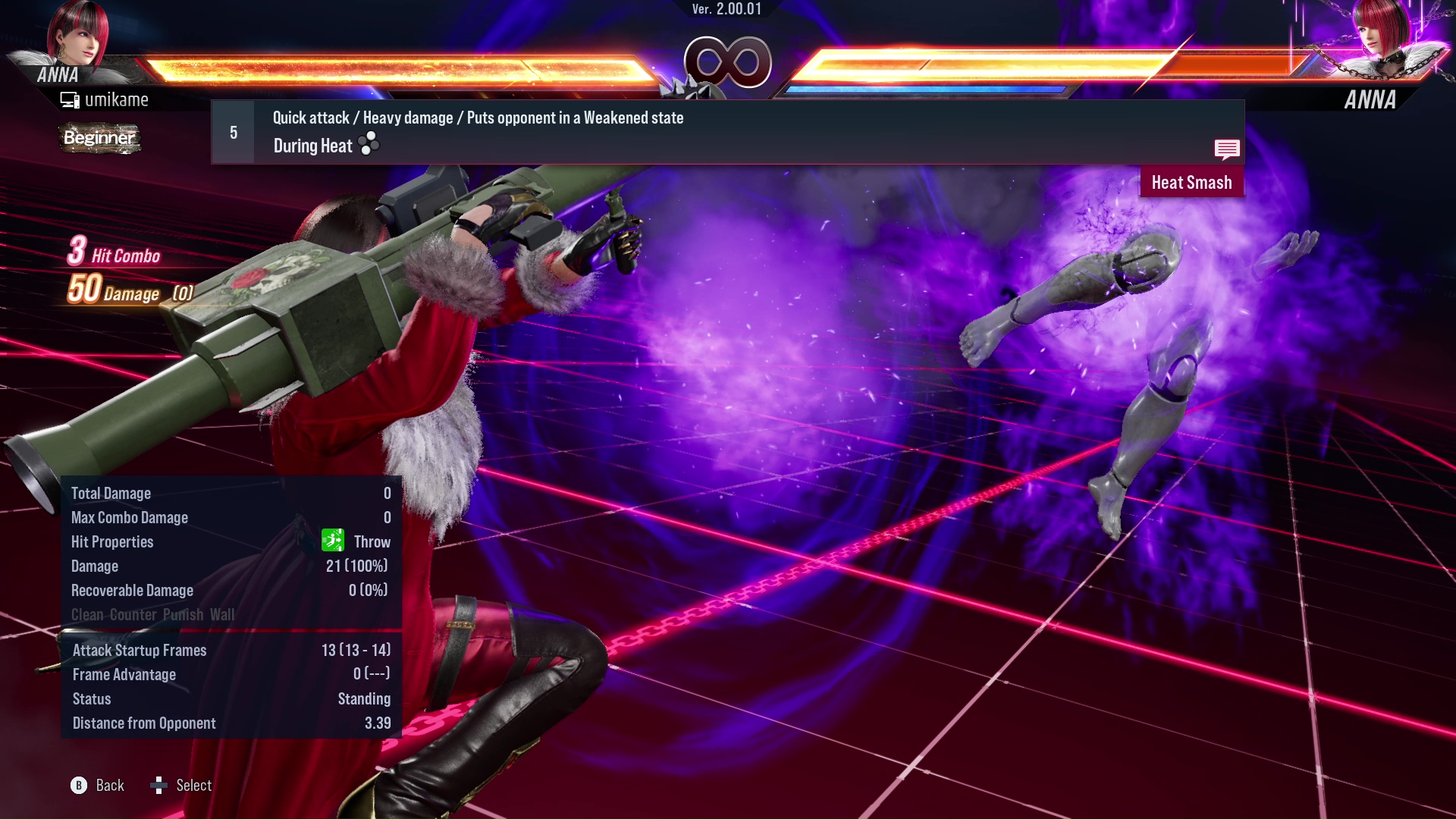This screenshot has width=1456, height=819.
Task: Click the d-pad Select icon
Action: [159, 786]
